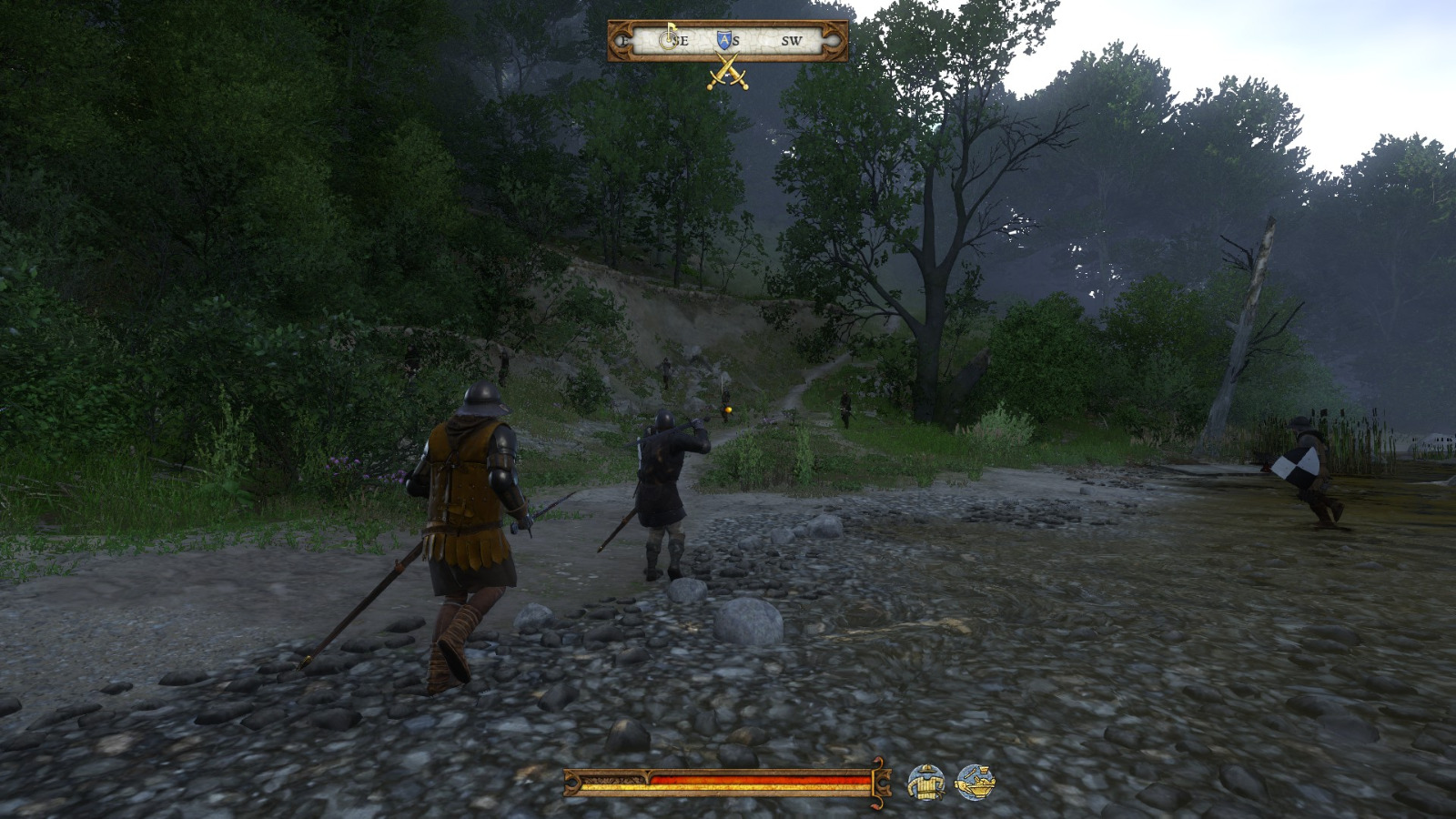Select the SW label on the compass bar
The width and height of the screenshot is (1456, 819).
pyautogui.click(x=791, y=39)
